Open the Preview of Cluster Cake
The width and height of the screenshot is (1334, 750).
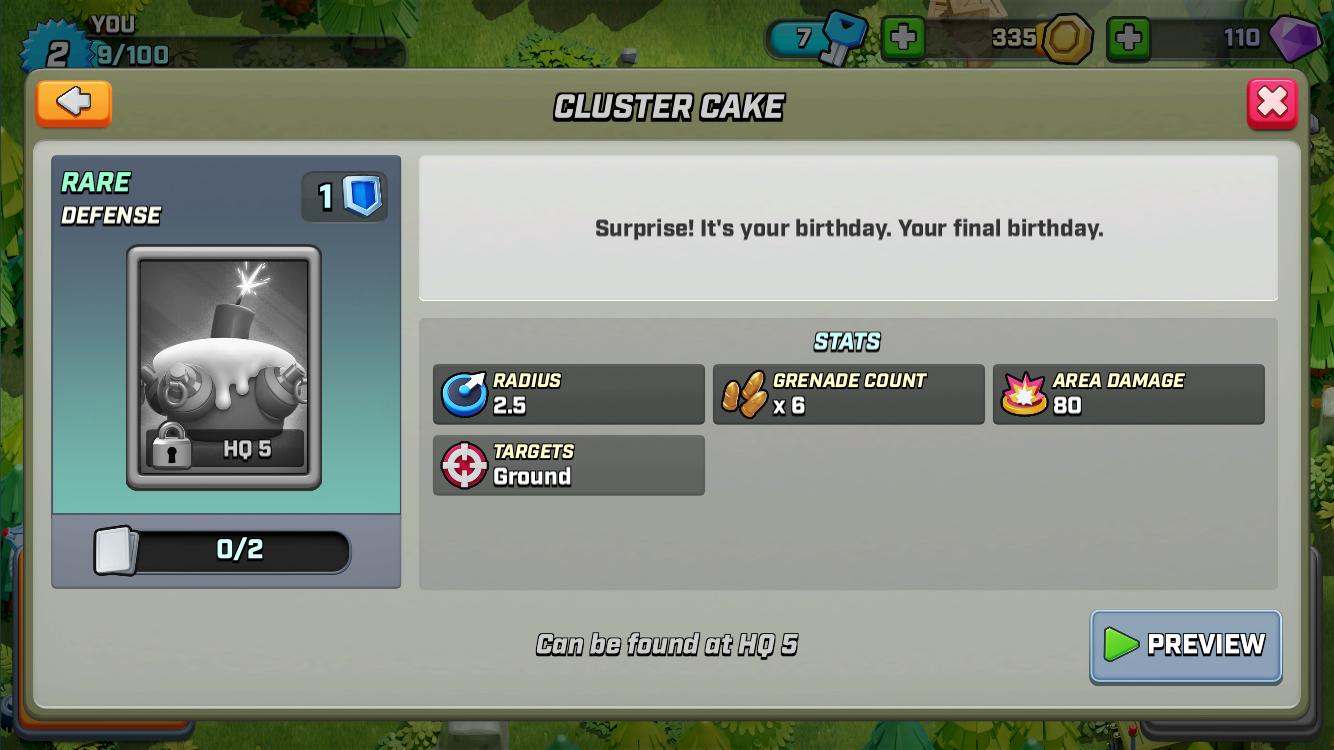tap(1185, 646)
